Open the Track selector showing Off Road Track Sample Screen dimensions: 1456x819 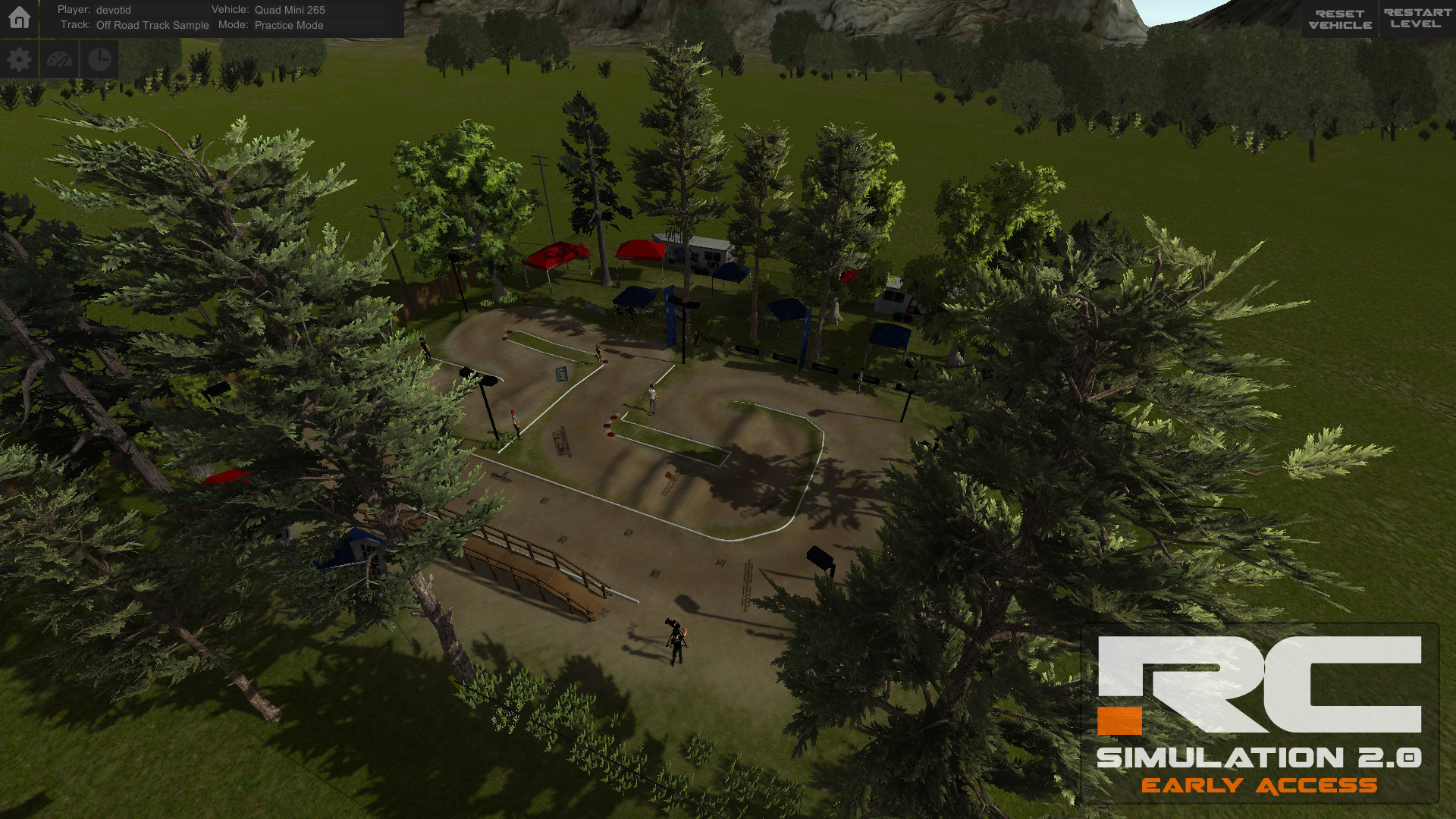[152, 25]
